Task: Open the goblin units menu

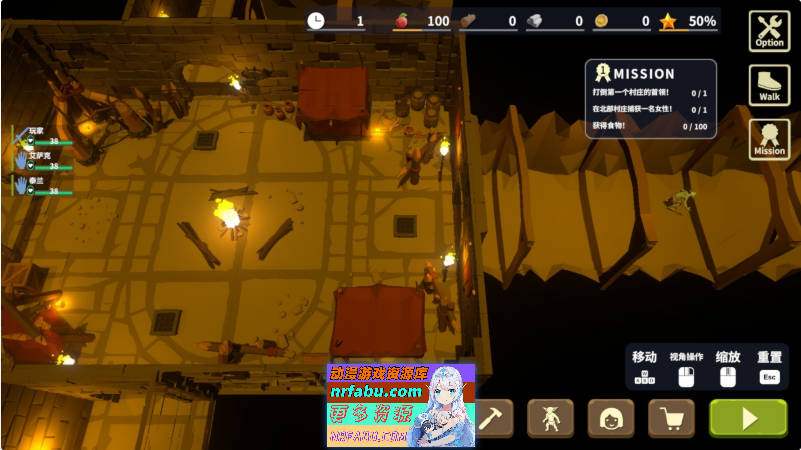Action: [550, 418]
